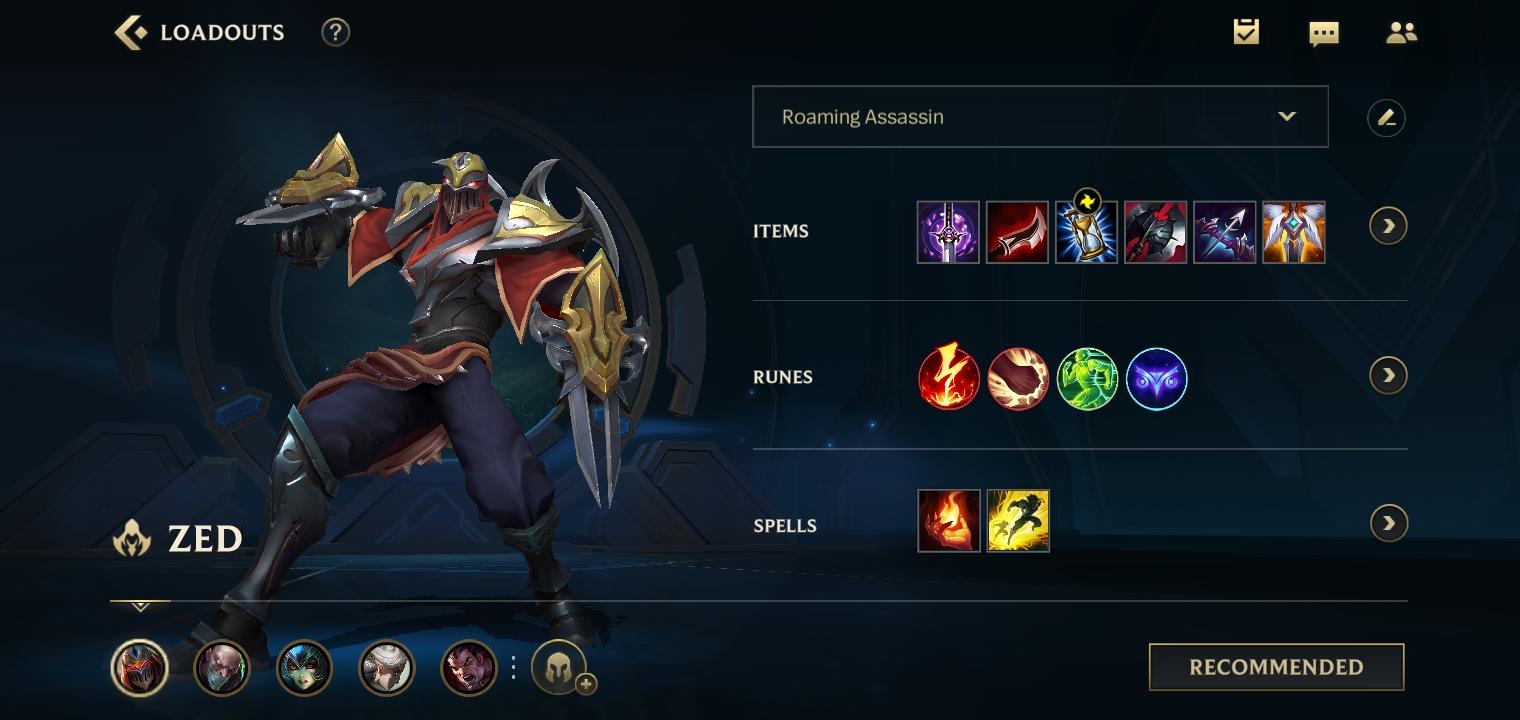
Task: Select the winged Guardian Angel item icon
Action: pos(1293,232)
